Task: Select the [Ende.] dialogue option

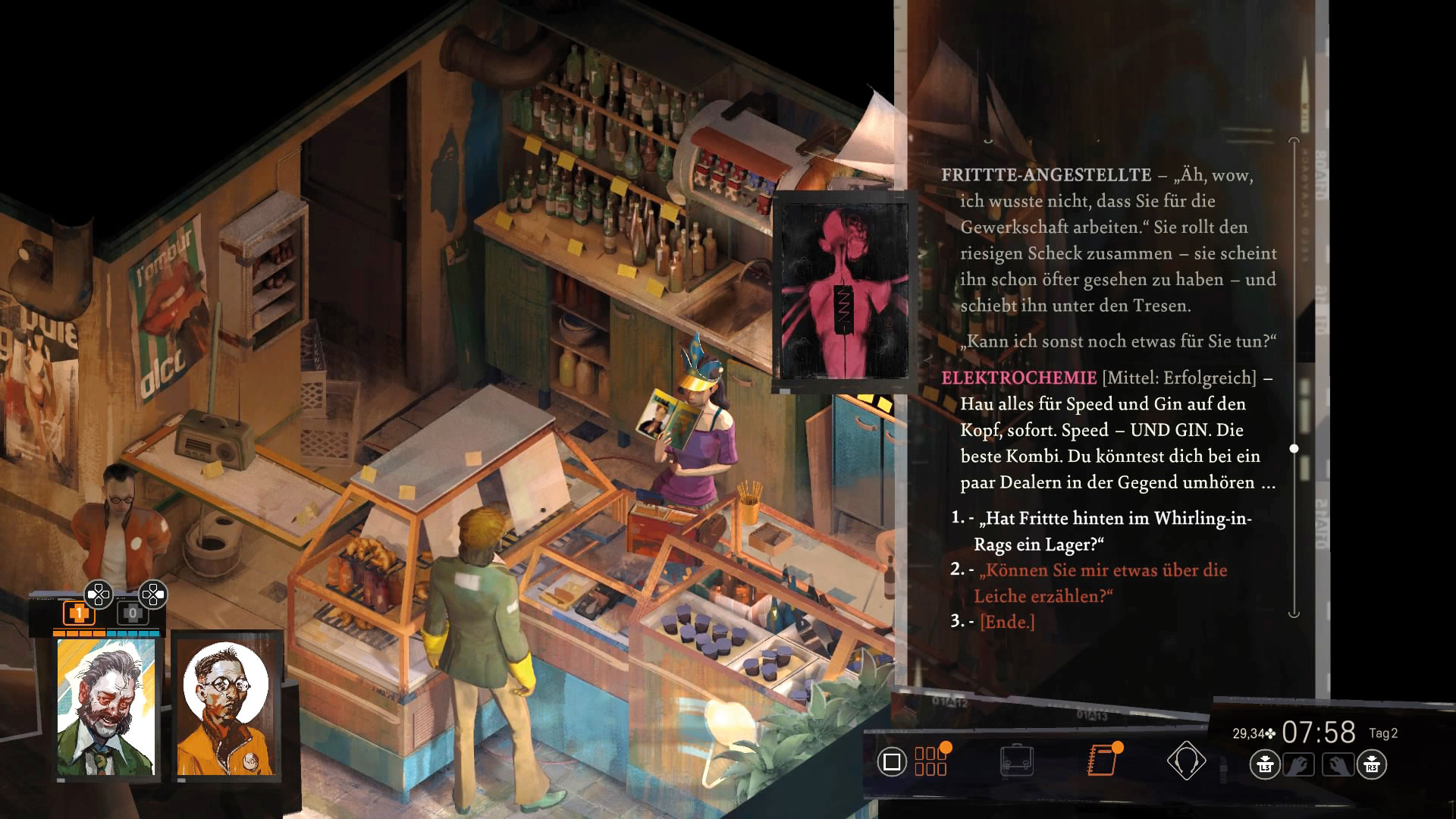Action: tap(1007, 622)
